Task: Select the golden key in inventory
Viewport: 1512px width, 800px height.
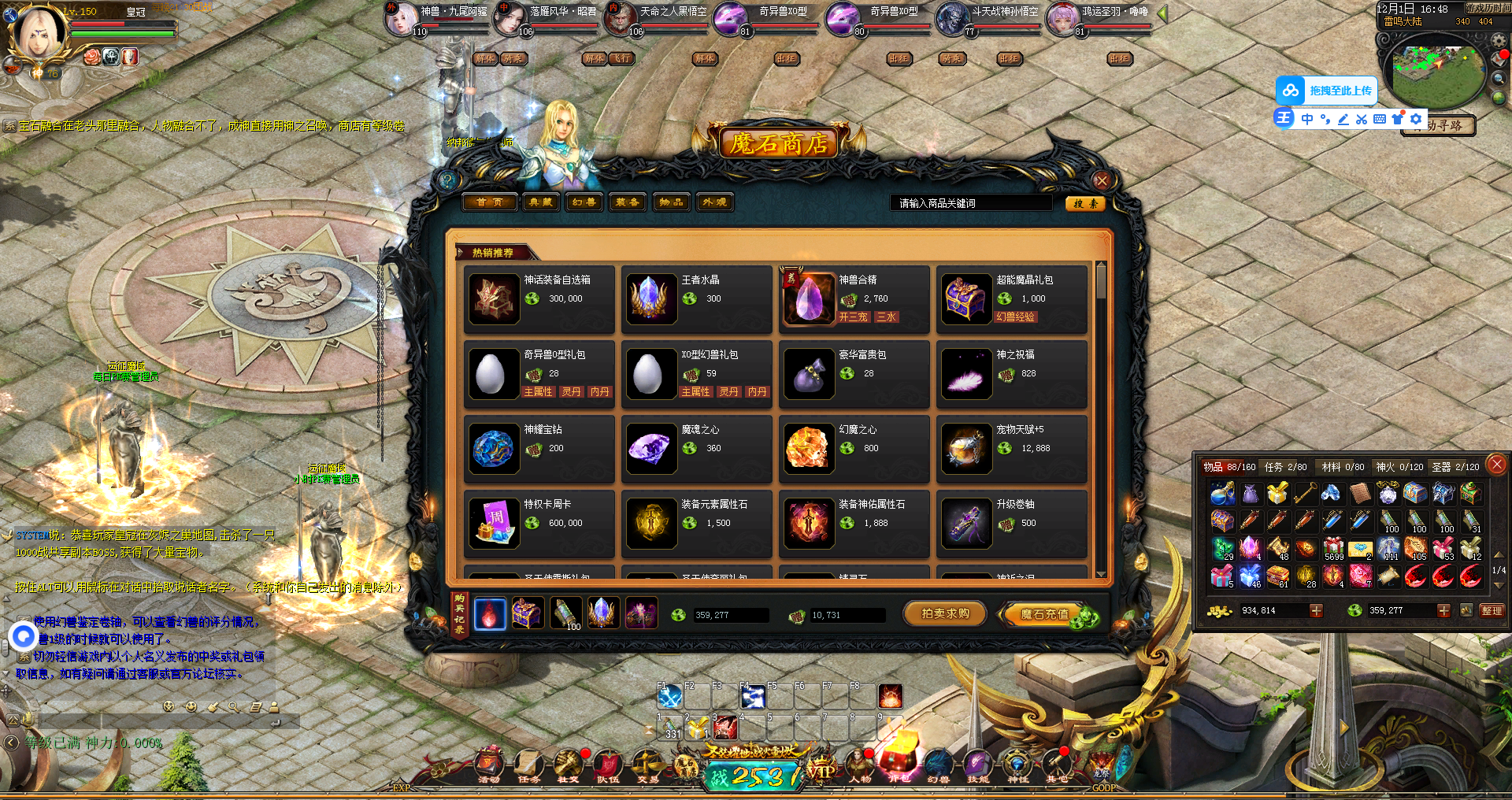Action: [1305, 493]
